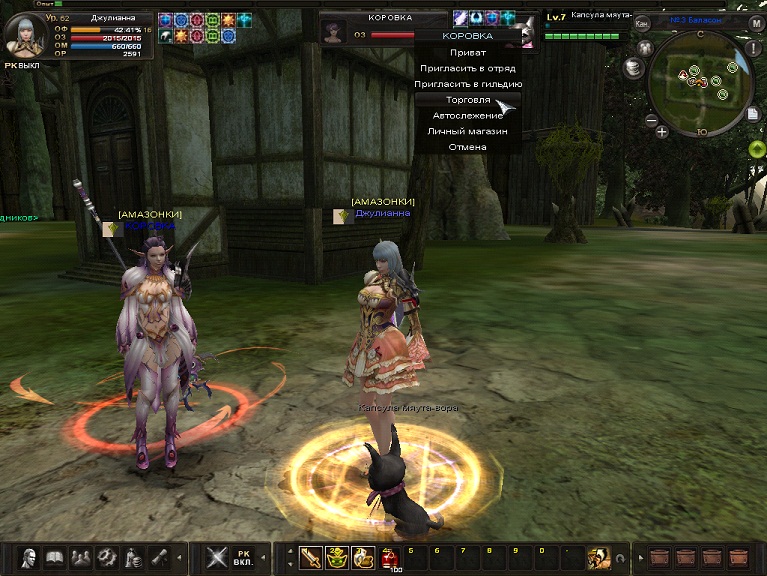Image resolution: width=767 pixels, height=576 pixels.
Task: Click "Торговля" to start a trade
Action: pos(467,100)
